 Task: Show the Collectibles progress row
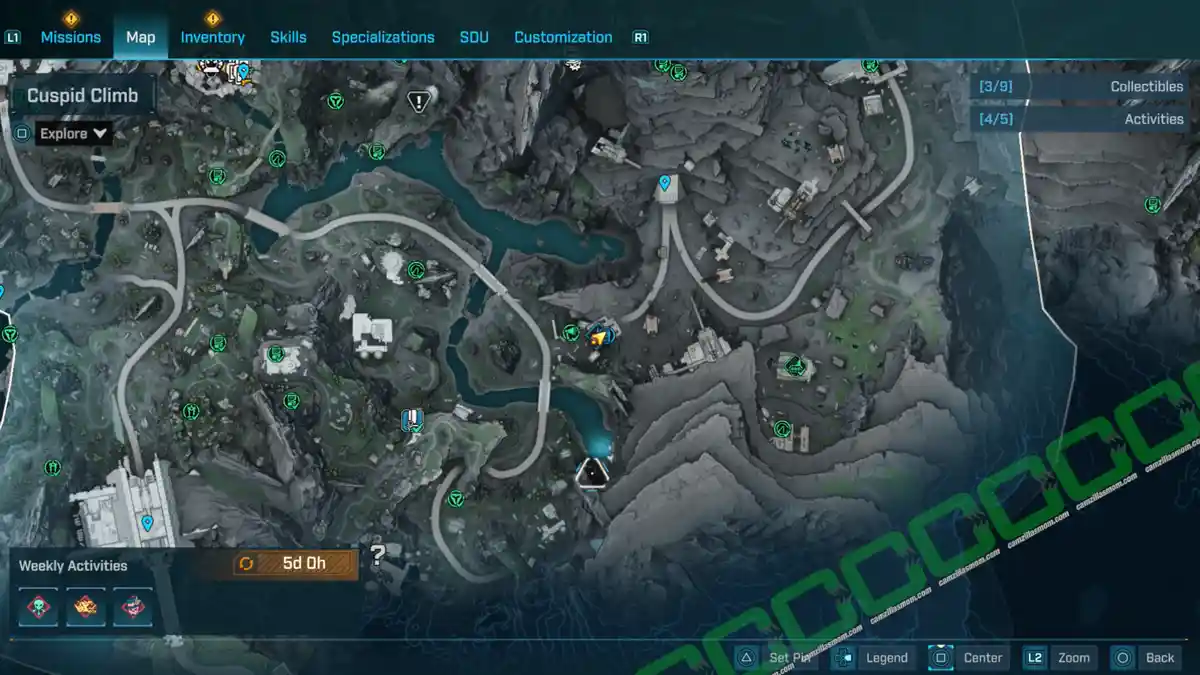pyautogui.click(x=1084, y=87)
